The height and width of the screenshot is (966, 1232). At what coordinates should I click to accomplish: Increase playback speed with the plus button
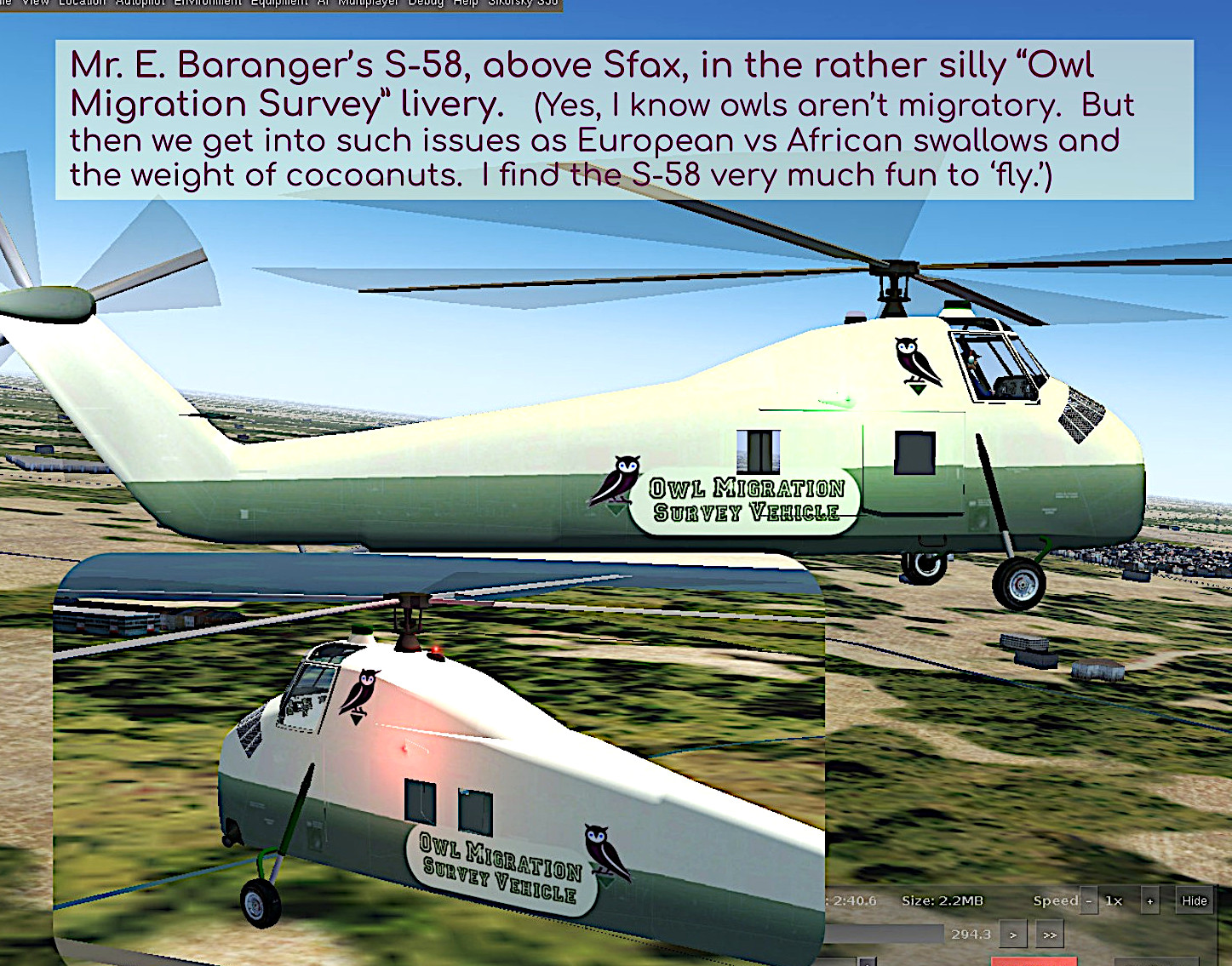pos(1150,901)
